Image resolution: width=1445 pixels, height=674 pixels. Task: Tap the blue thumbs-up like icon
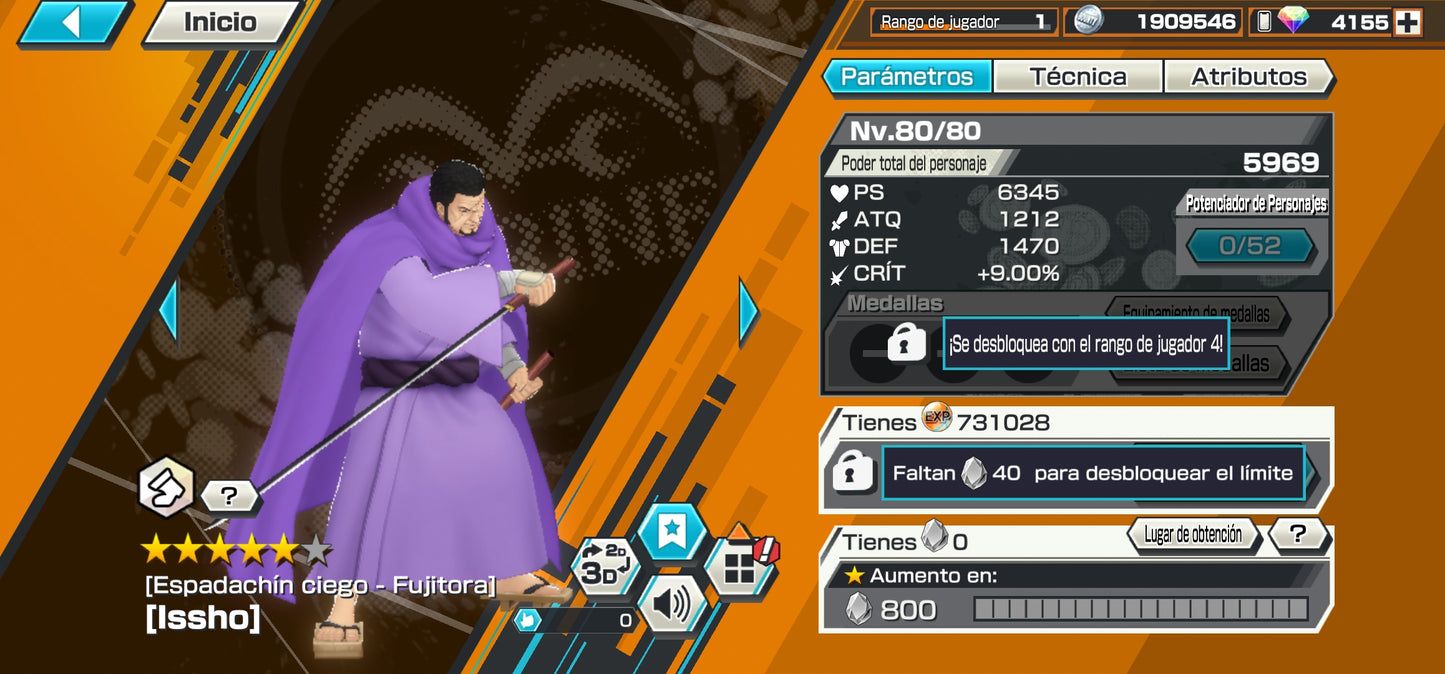point(528,620)
